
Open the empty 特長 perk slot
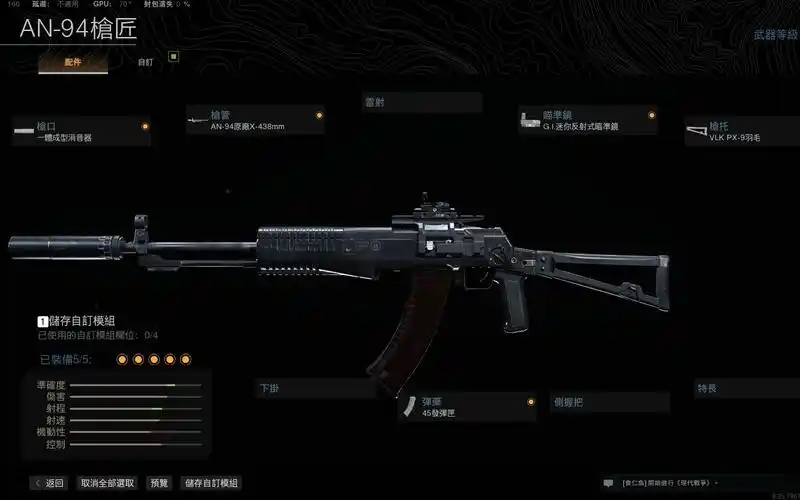point(745,387)
